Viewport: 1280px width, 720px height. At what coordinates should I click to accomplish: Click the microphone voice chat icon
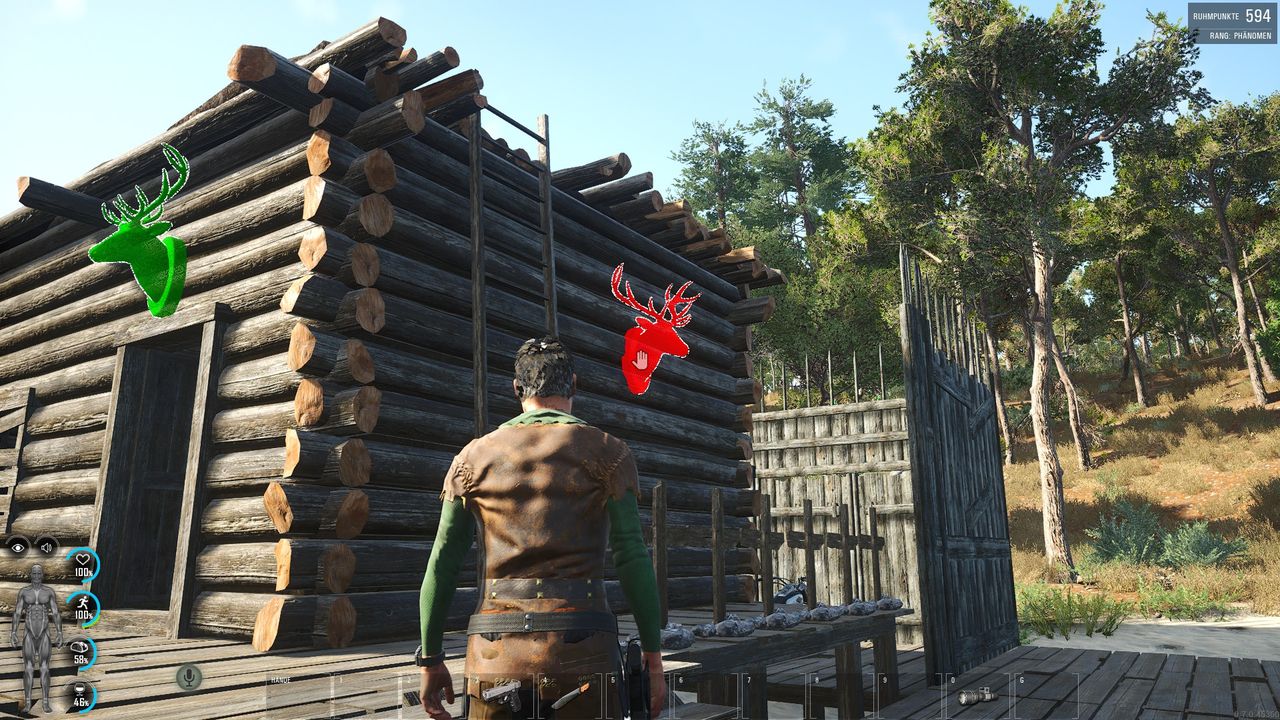point(188,677)
